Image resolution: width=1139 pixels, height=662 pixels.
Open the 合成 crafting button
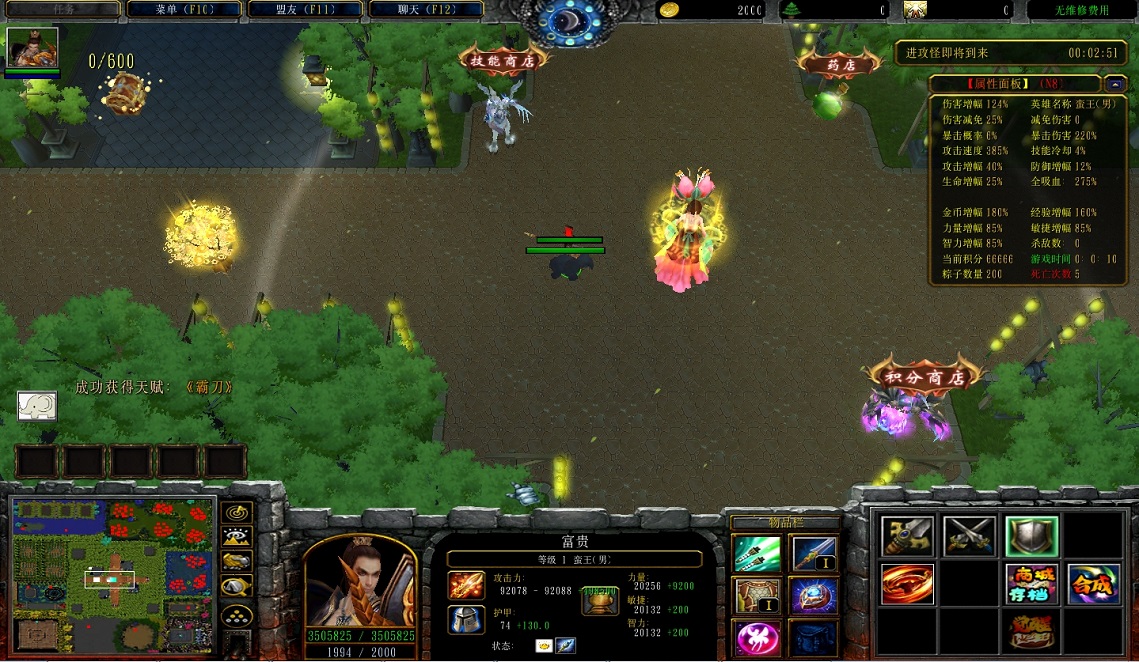1093,584
